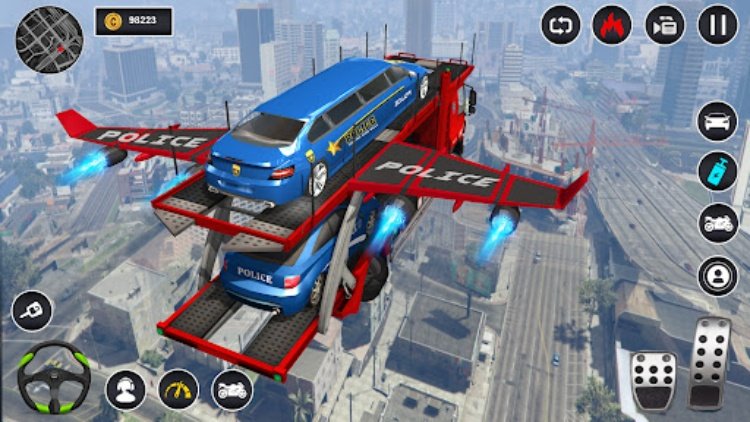Use the blue spray bottle button
Image resolution: width=750 pixels, height=422 pixels.
(717, 171)
